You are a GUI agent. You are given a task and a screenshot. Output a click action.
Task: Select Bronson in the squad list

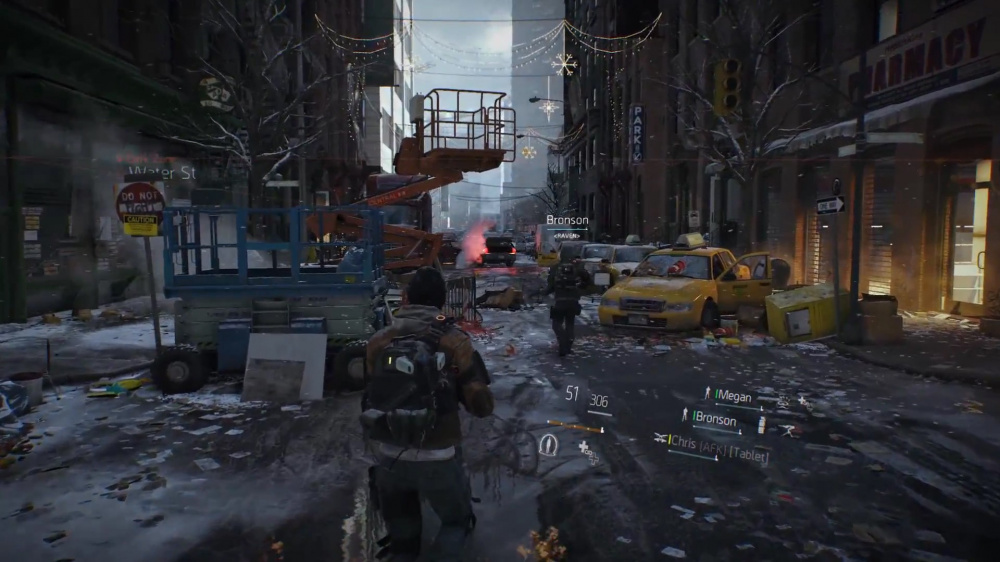pyautogui.click(x=714, y=420)
